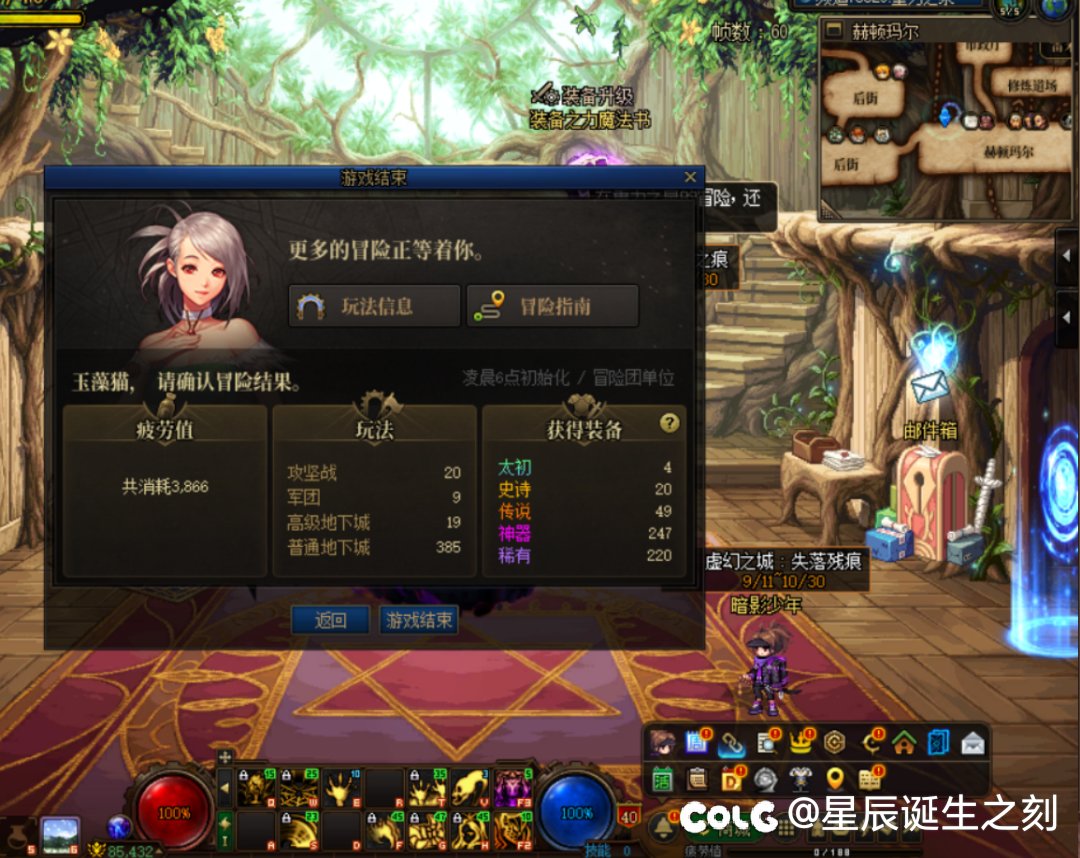Image resolution: width=1080 pixels, height=858 pixels.
Task: Click the question mark help icon beside 获得装备
Action: coord(669,423)
